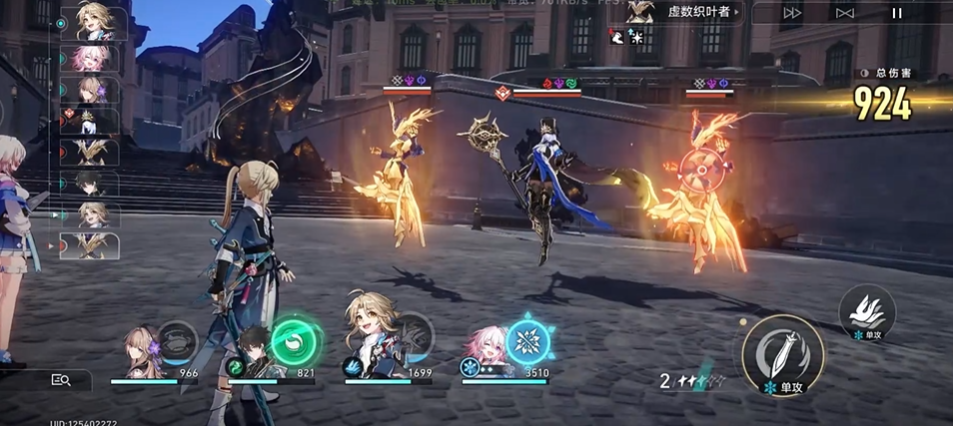Activate pink-haired character's glowing blue ultimate
953x426 pixels.
[527, 342]
